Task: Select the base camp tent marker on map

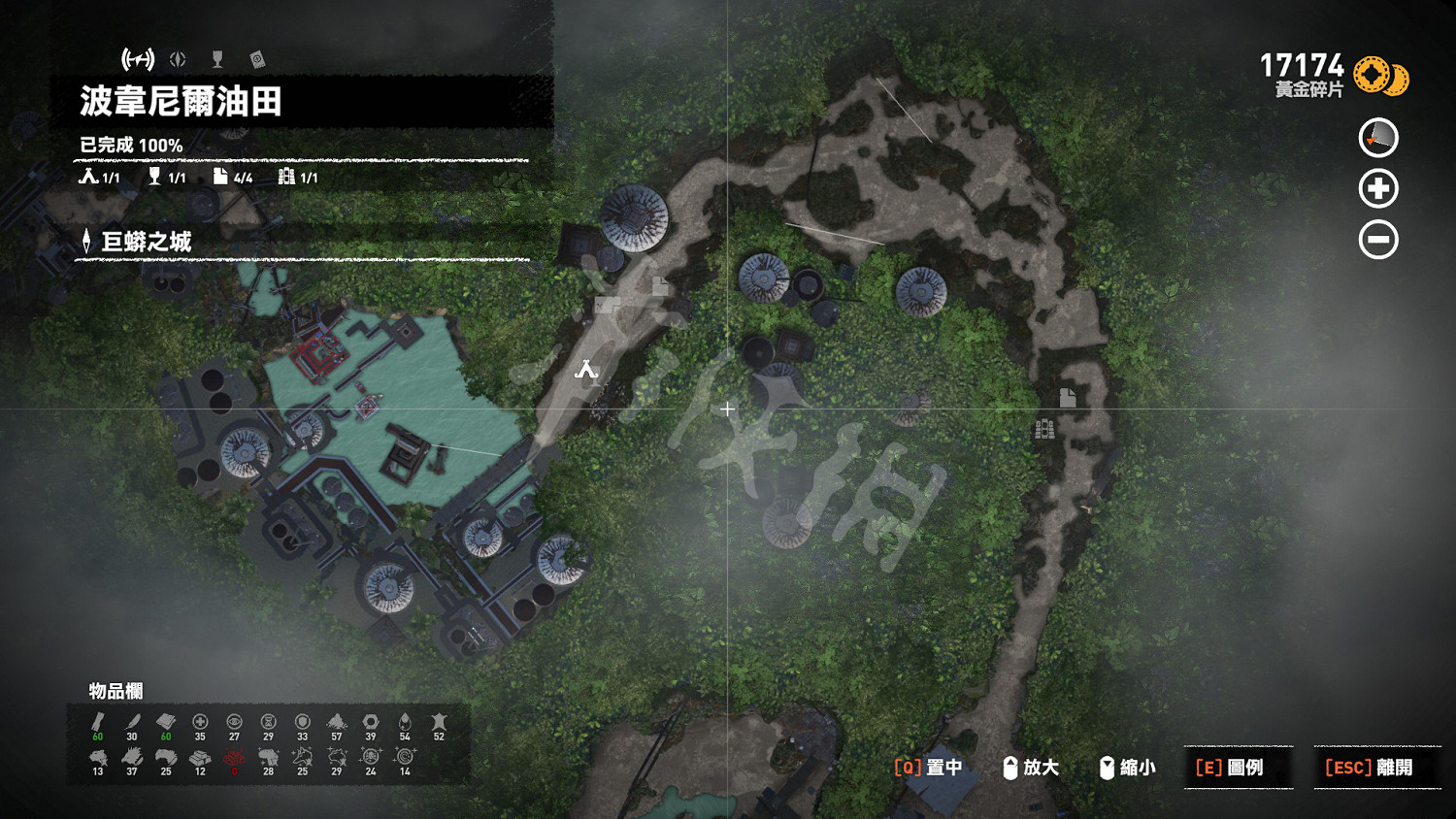Action: click(585, 370)
